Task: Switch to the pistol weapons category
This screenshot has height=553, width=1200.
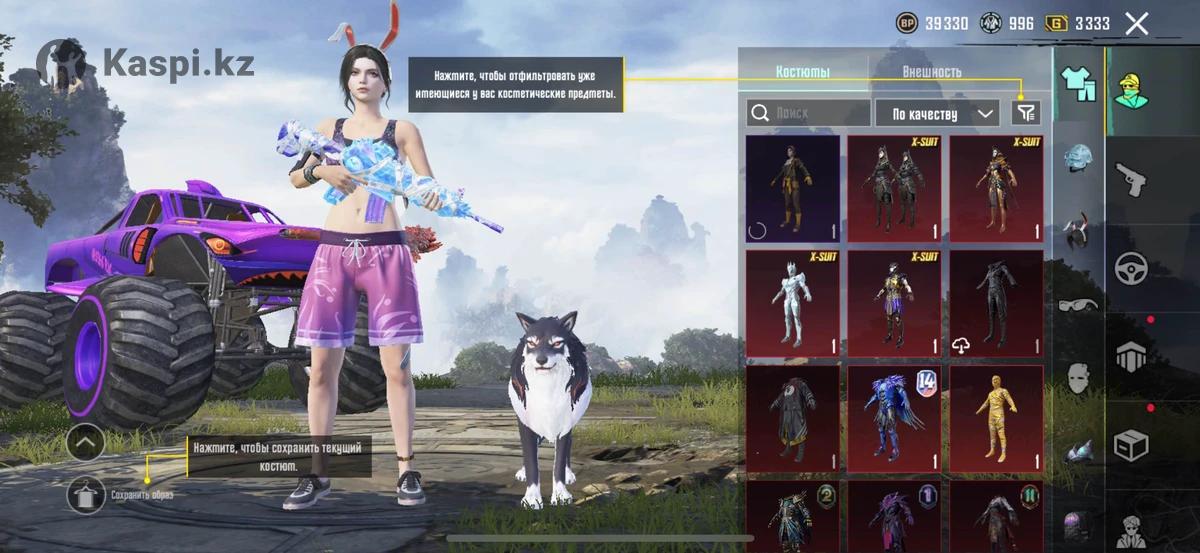Action: (x=1132, y=179)
